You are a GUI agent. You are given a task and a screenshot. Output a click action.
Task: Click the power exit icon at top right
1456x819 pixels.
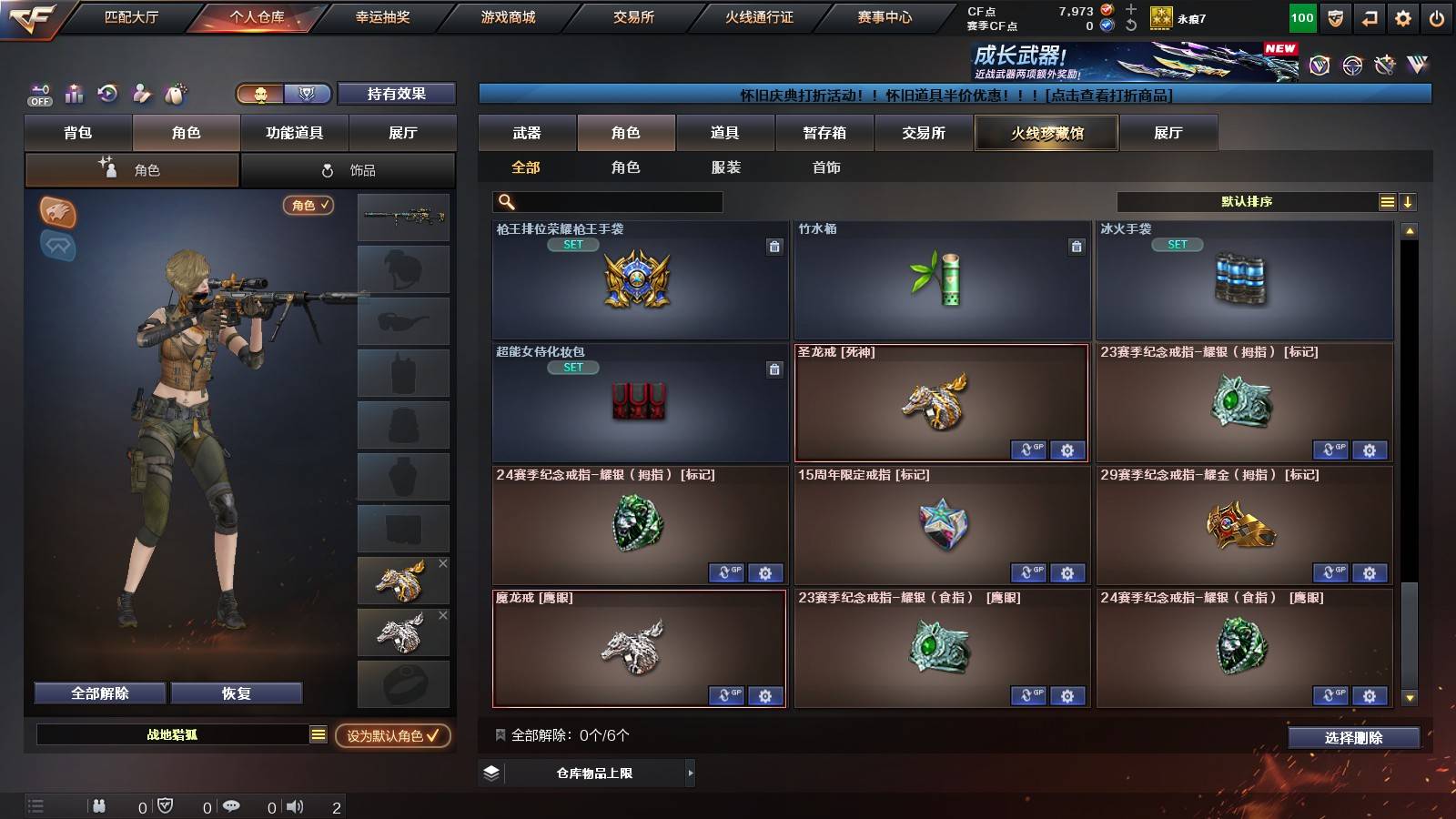1438,15
